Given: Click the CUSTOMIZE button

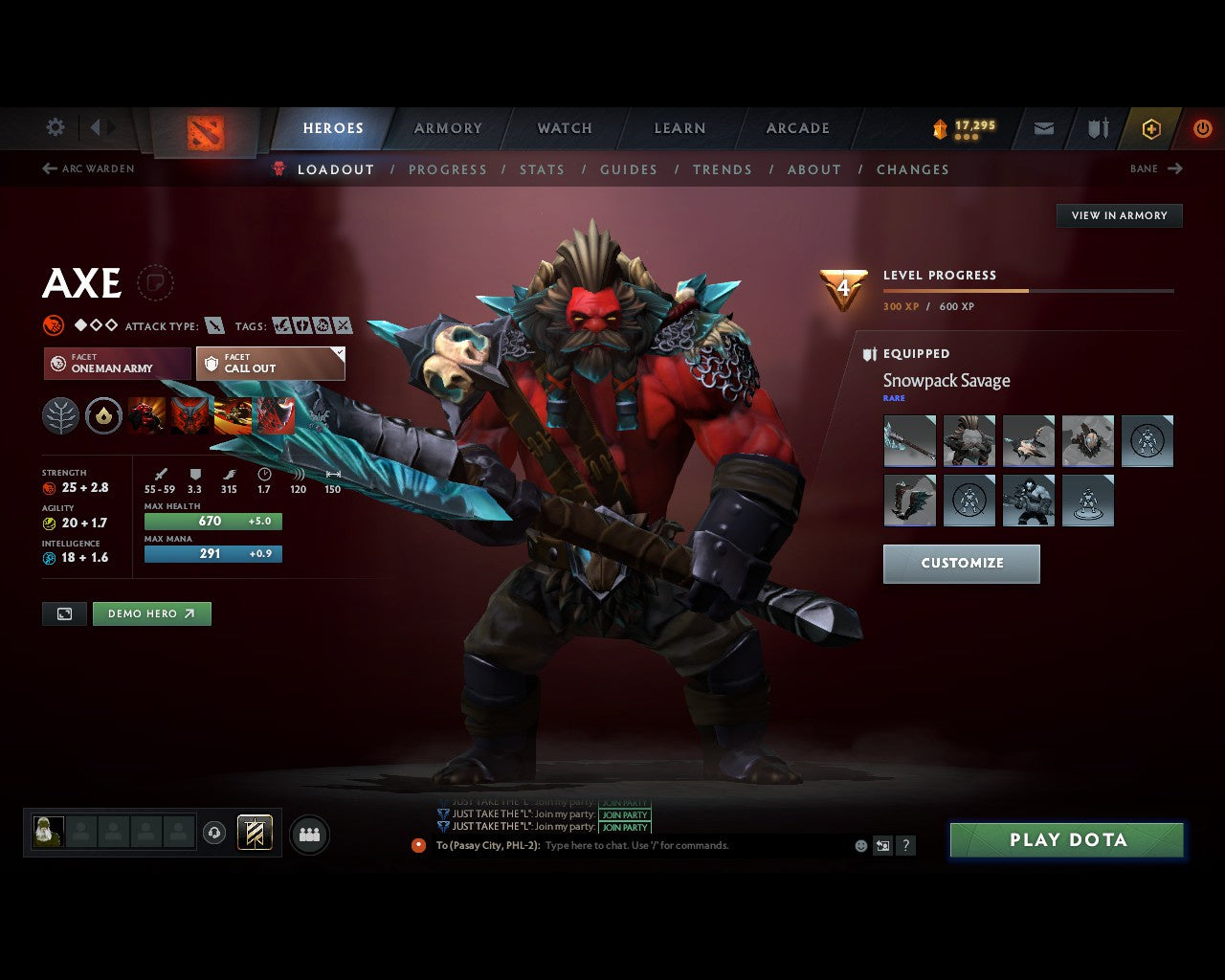Looking at the screenshot, I should tap(961, 564).
